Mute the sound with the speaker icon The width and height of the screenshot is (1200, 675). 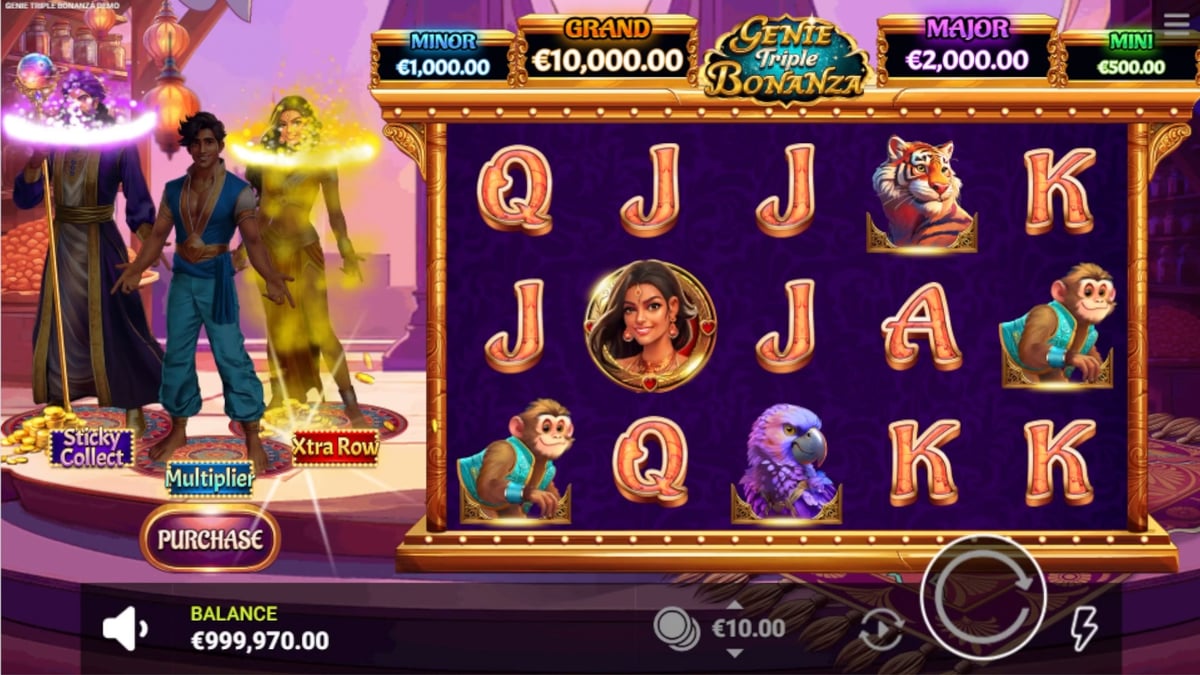click(x=125, y=629)
